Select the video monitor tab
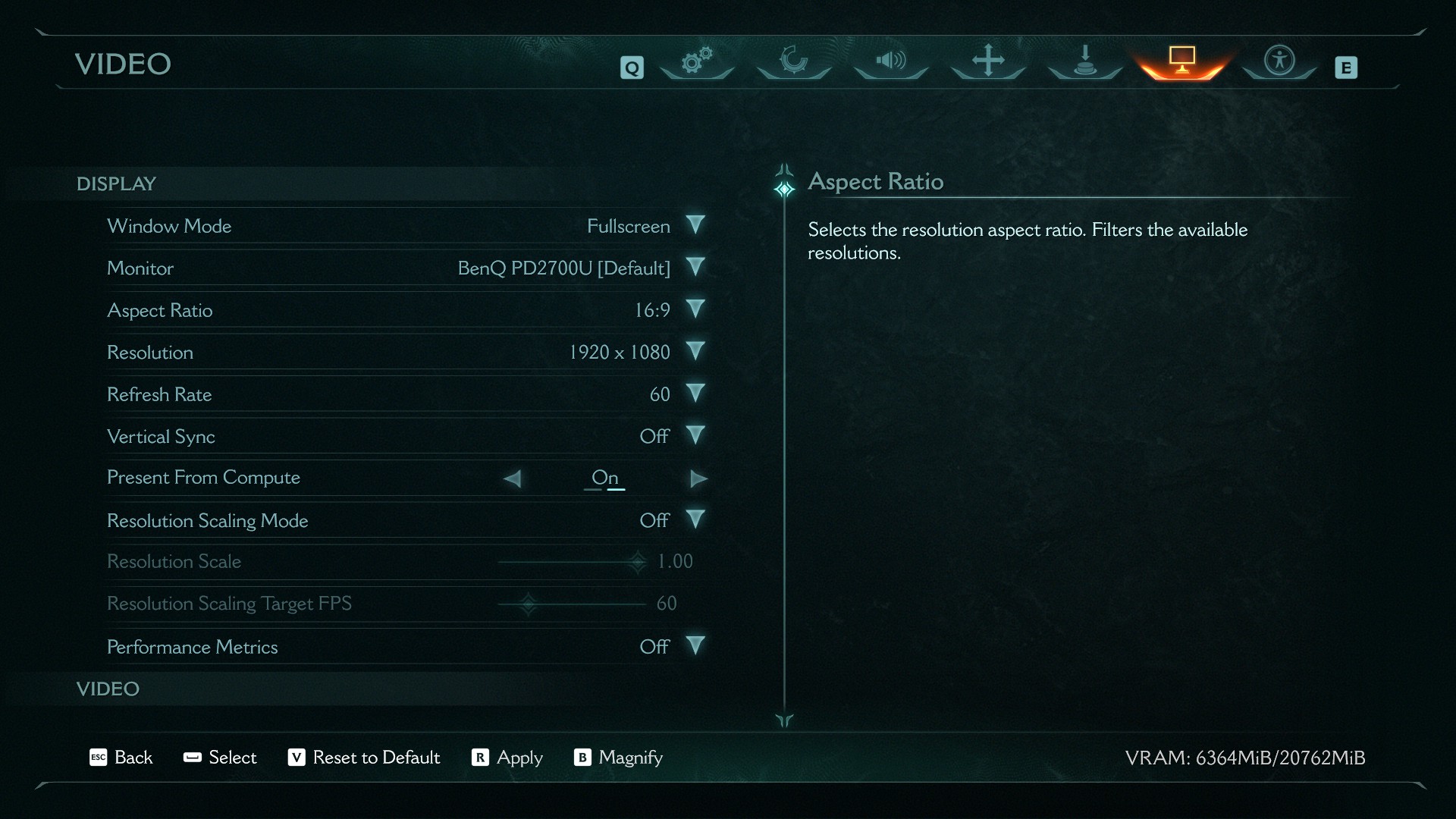The image size is (1456, 819). tap(1182, 61)
